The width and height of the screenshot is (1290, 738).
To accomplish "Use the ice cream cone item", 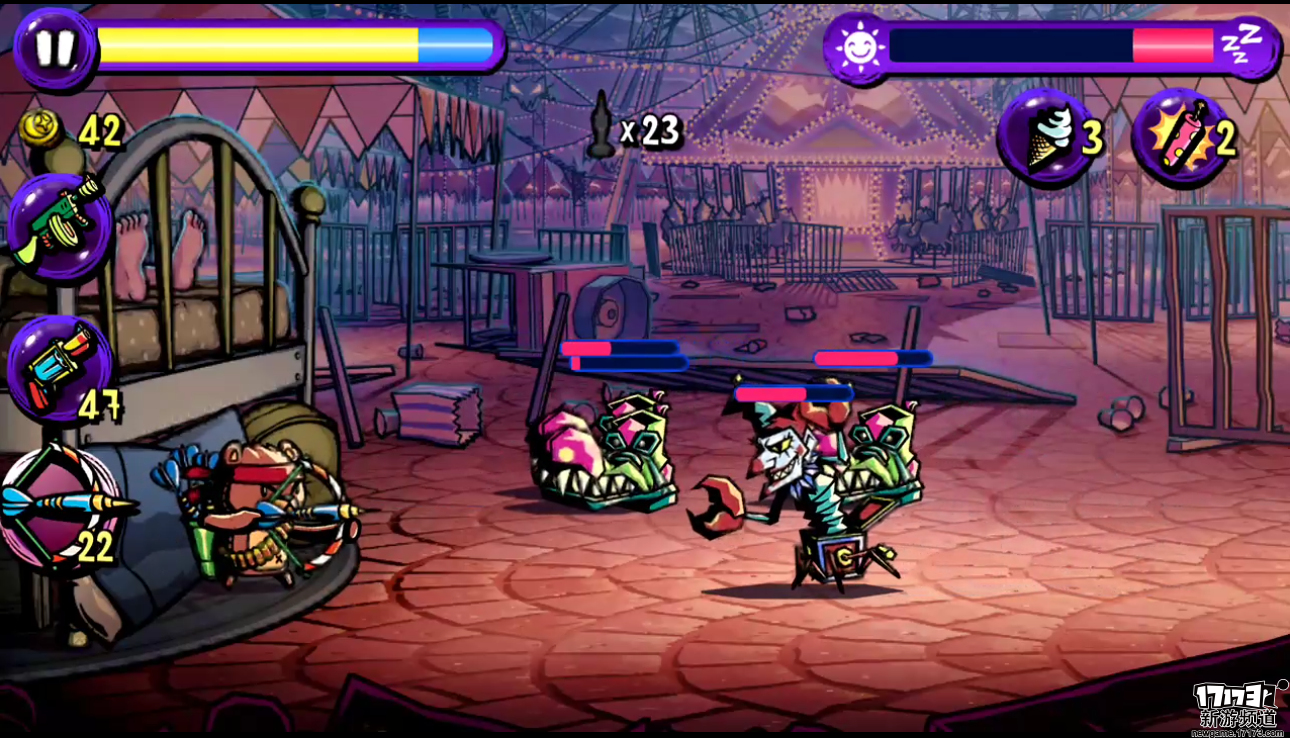I will pyautogui.click(x=1045, y=136).
